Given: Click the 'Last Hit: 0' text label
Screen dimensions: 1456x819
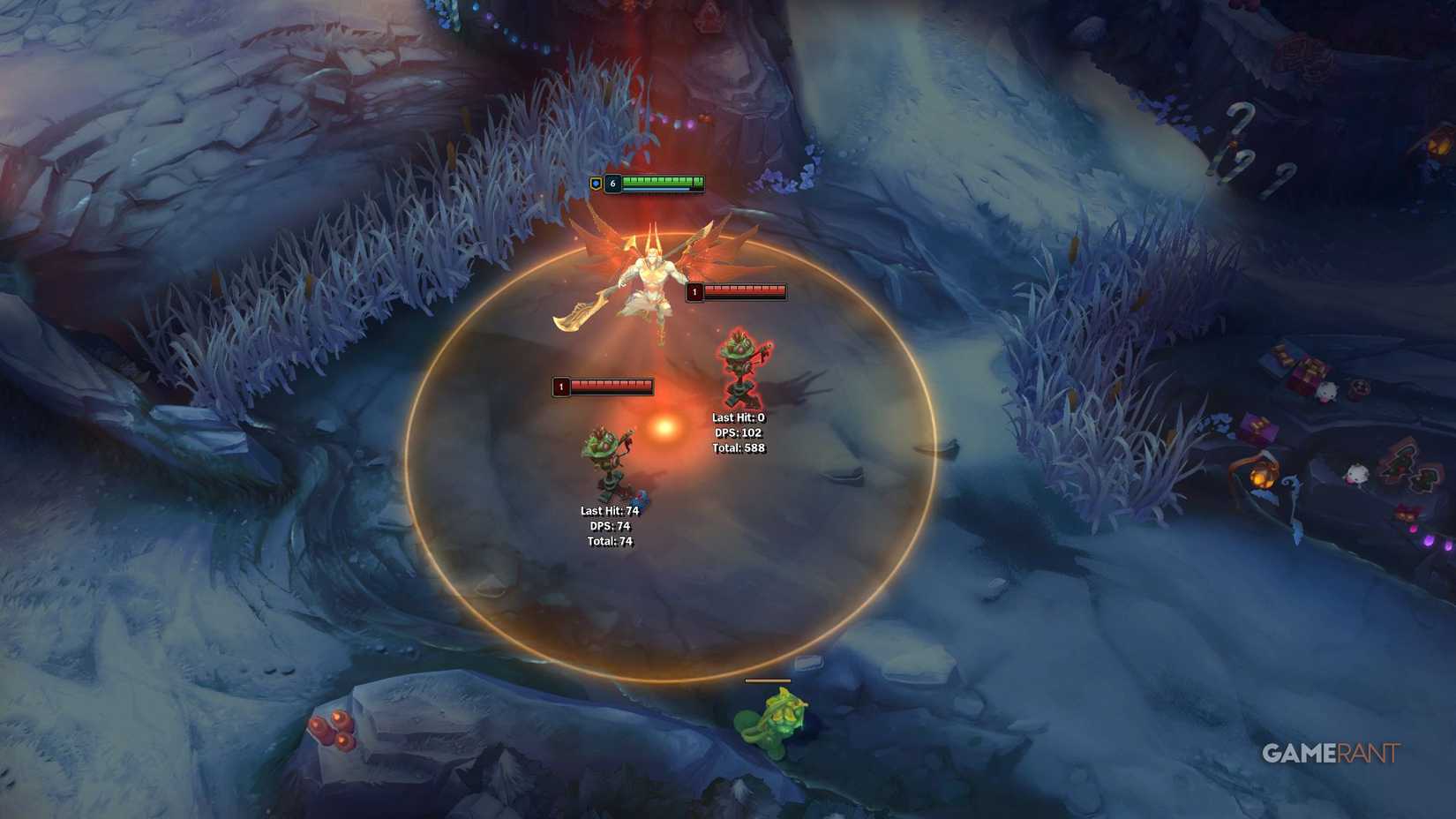Looking at the screenshot, I should pos(737,417).
